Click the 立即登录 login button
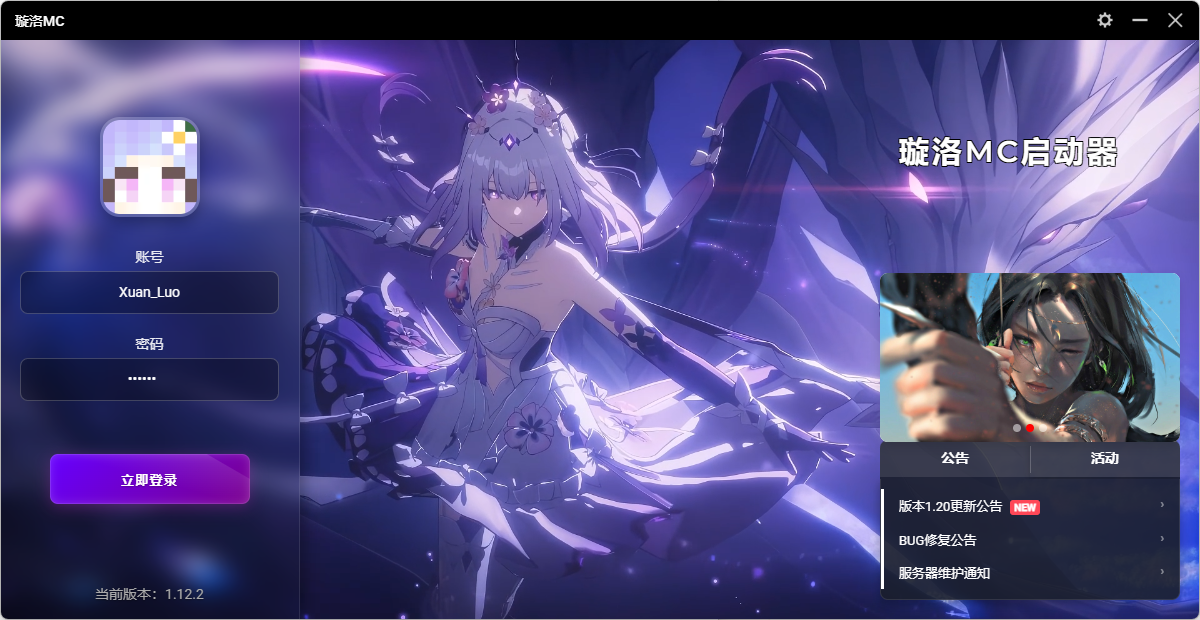 click(149, 480)
